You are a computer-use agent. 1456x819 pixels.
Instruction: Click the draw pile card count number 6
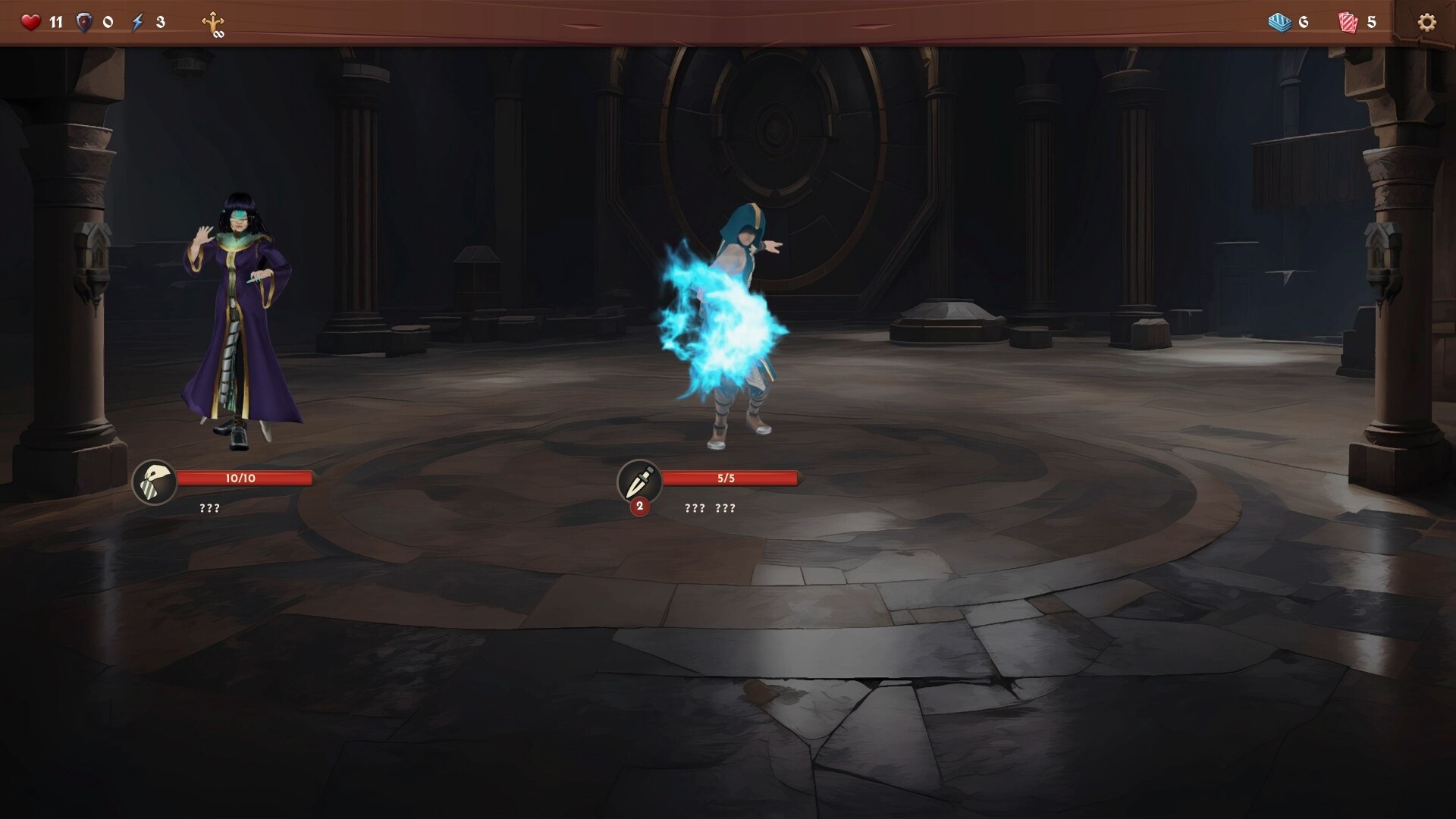1303,23
